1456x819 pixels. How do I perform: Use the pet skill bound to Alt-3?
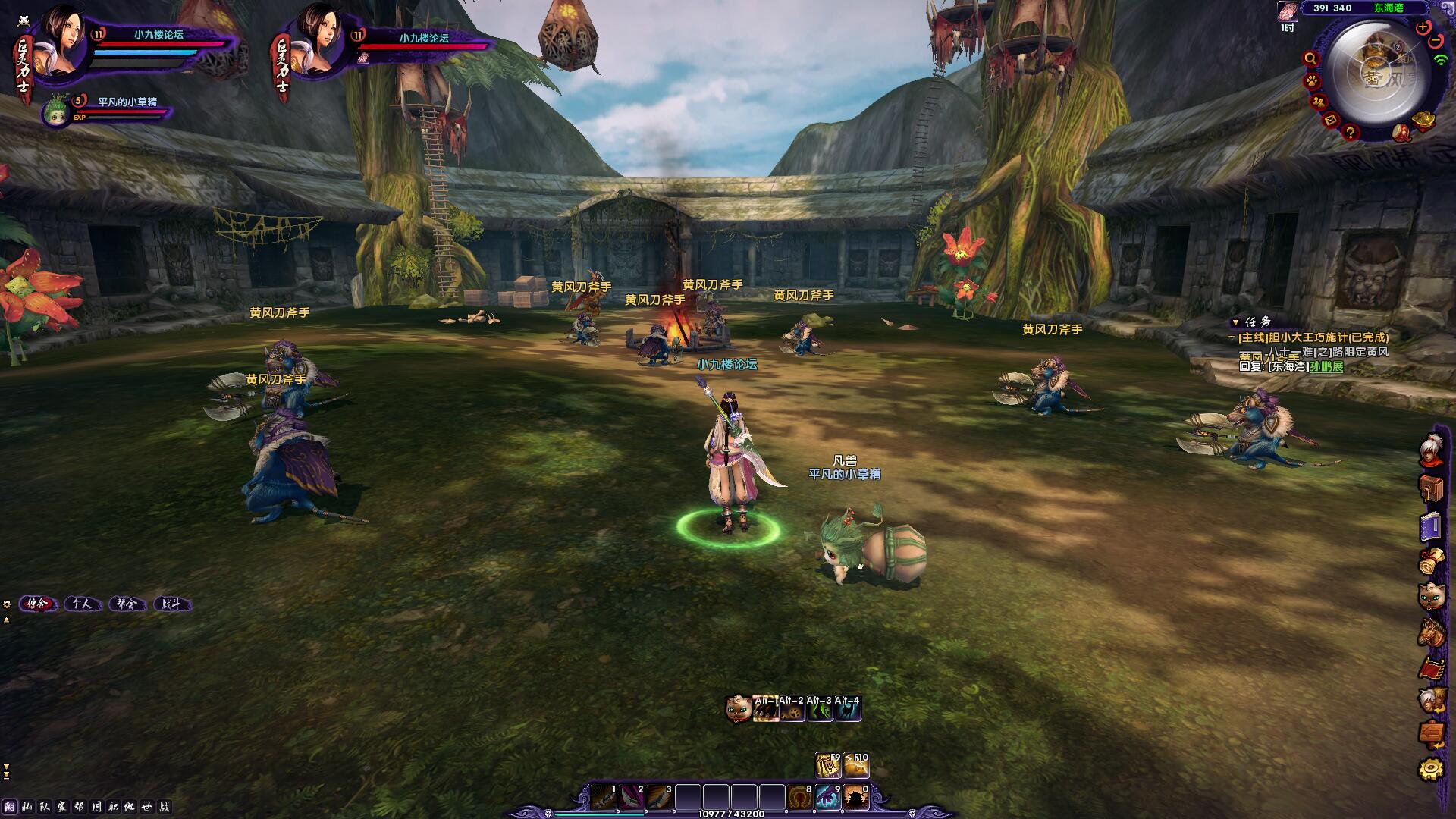click(819, 710)
